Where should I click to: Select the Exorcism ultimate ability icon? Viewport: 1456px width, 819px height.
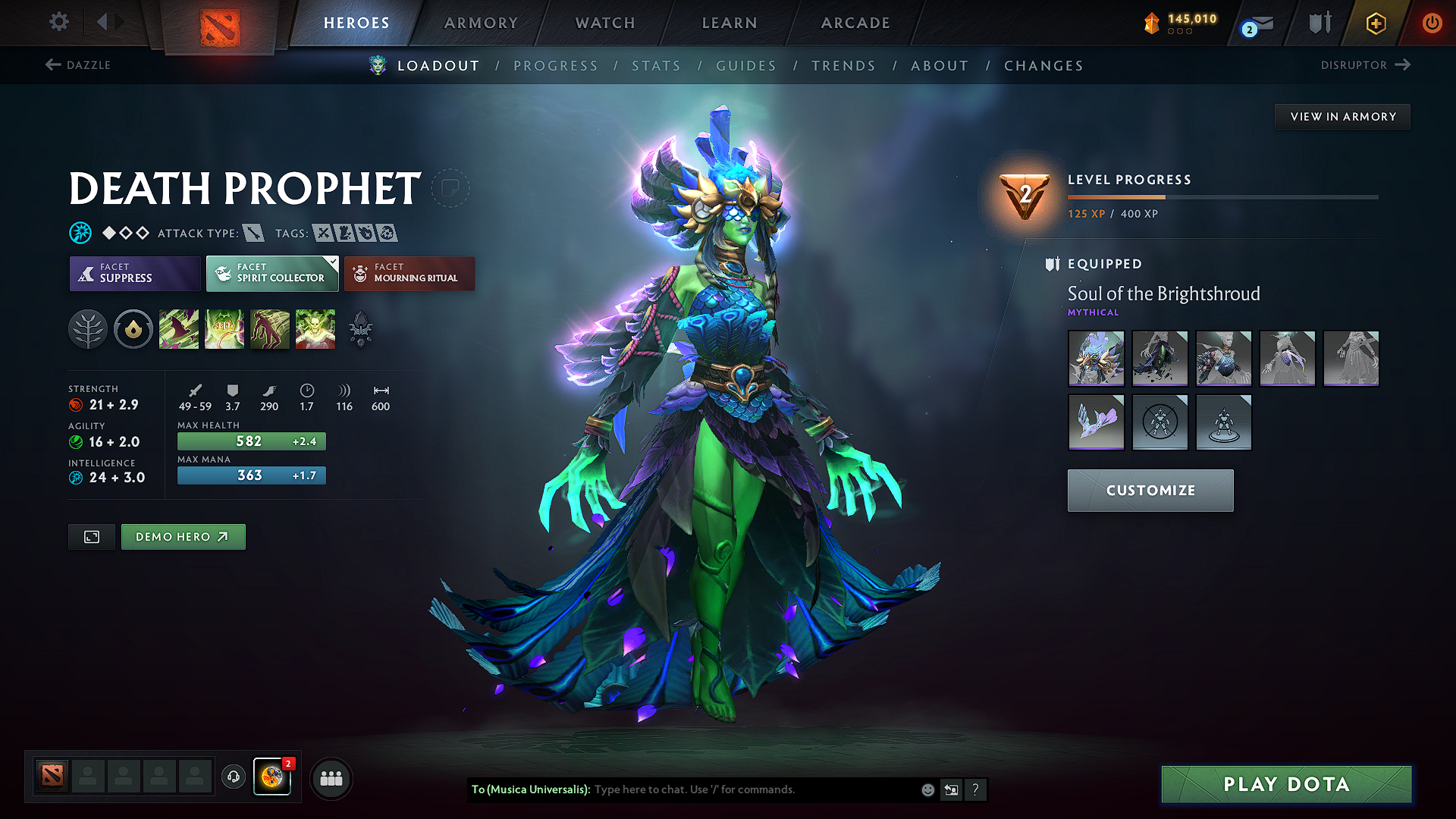tap(315, 328)
